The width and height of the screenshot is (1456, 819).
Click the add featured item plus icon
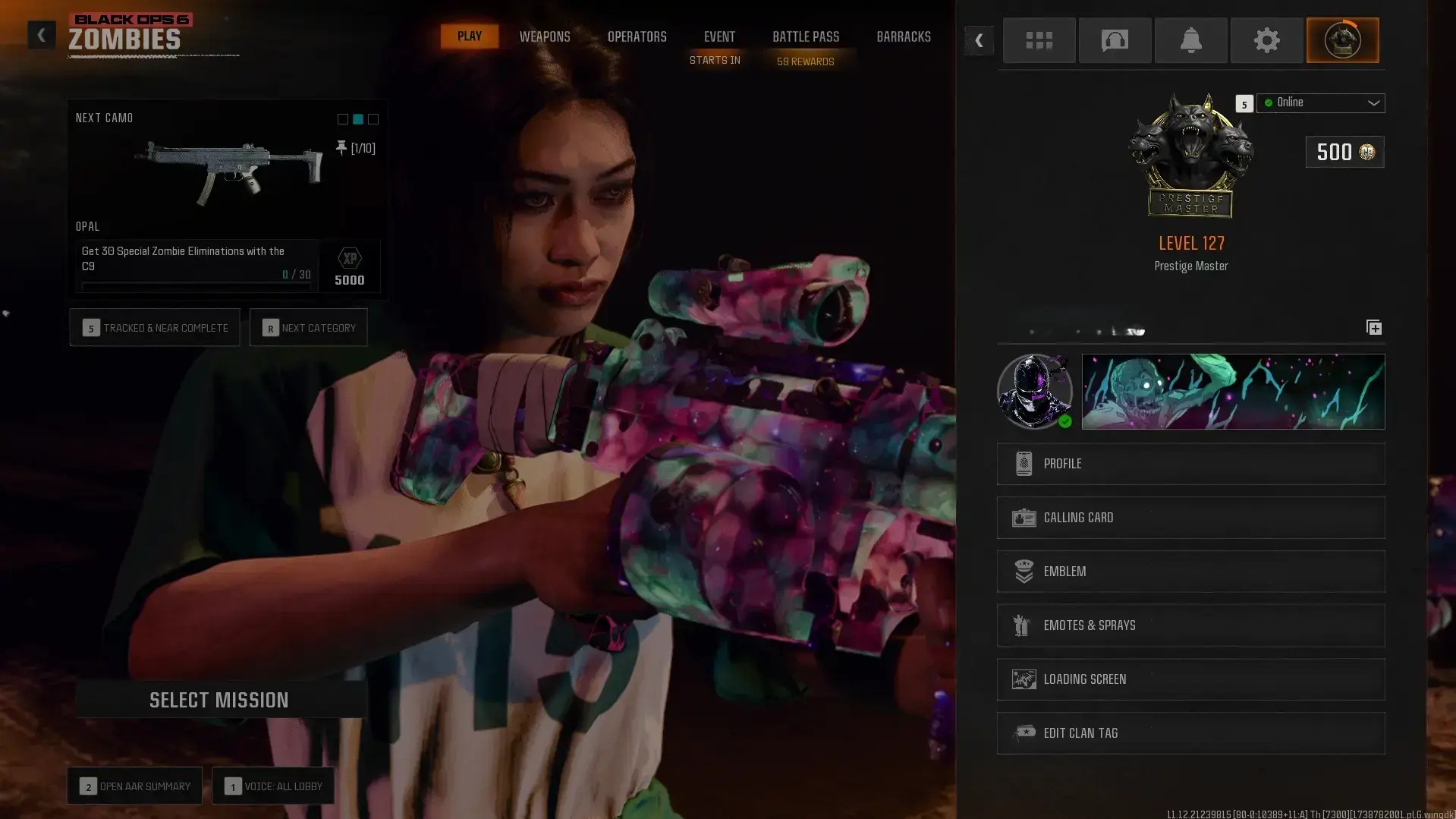[x=1373, y=327]
